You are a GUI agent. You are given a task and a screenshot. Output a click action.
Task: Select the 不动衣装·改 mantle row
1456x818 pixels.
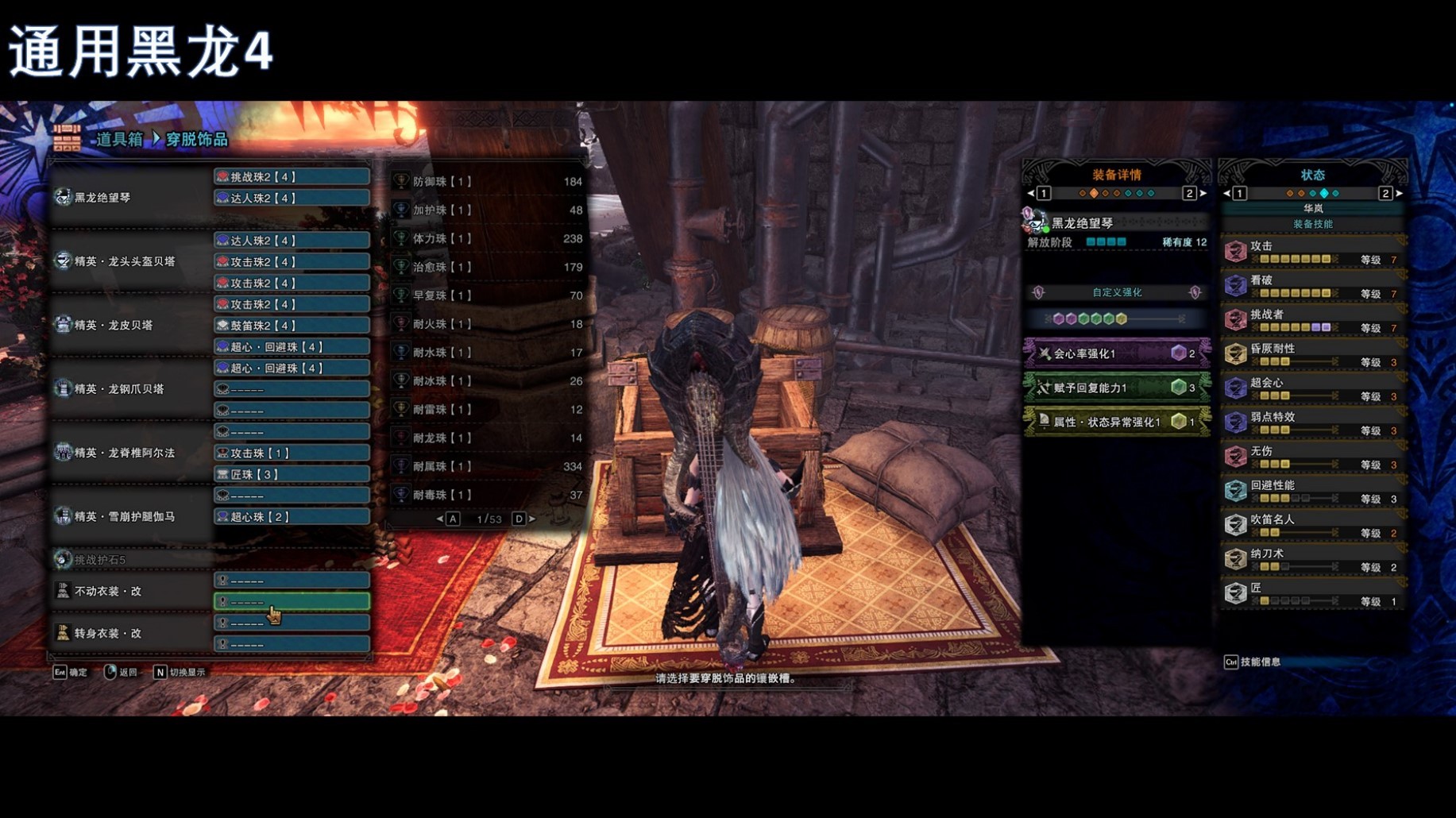(x=127, y=592)
